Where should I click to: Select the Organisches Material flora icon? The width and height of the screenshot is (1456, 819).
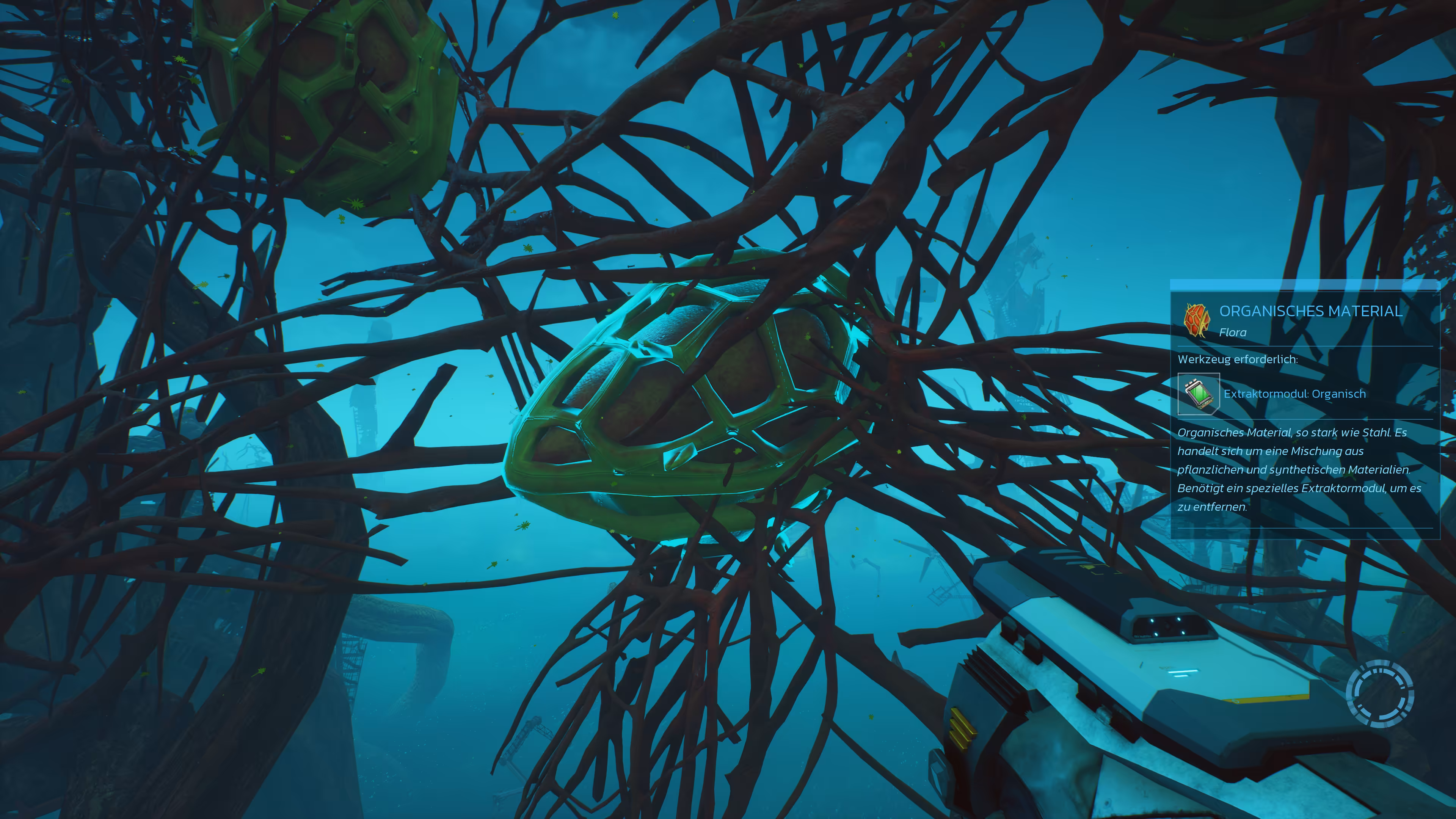[1197, 319]
